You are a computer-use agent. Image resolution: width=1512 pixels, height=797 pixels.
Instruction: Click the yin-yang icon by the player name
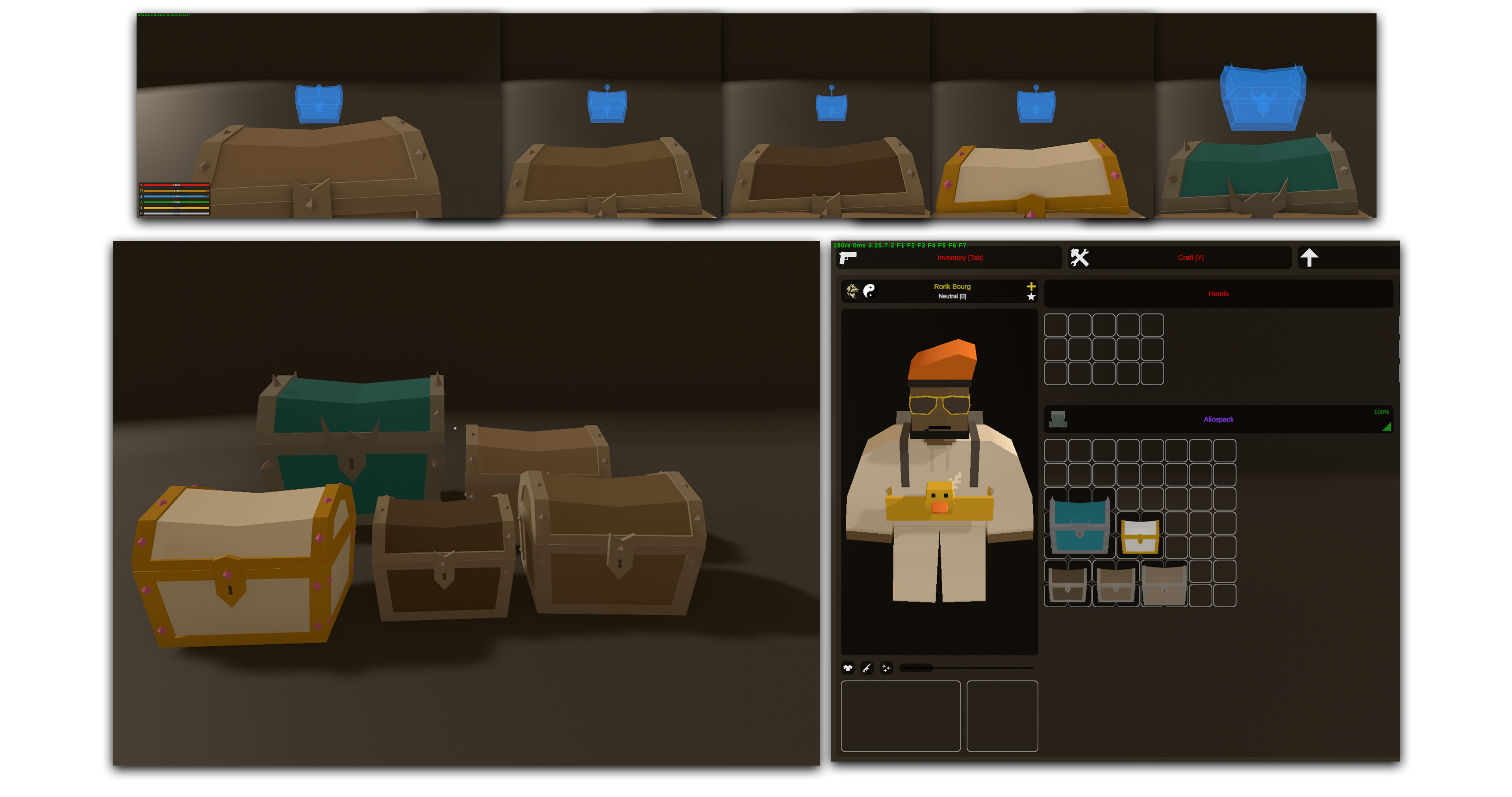pyautogui.click(x=869, y=290)
